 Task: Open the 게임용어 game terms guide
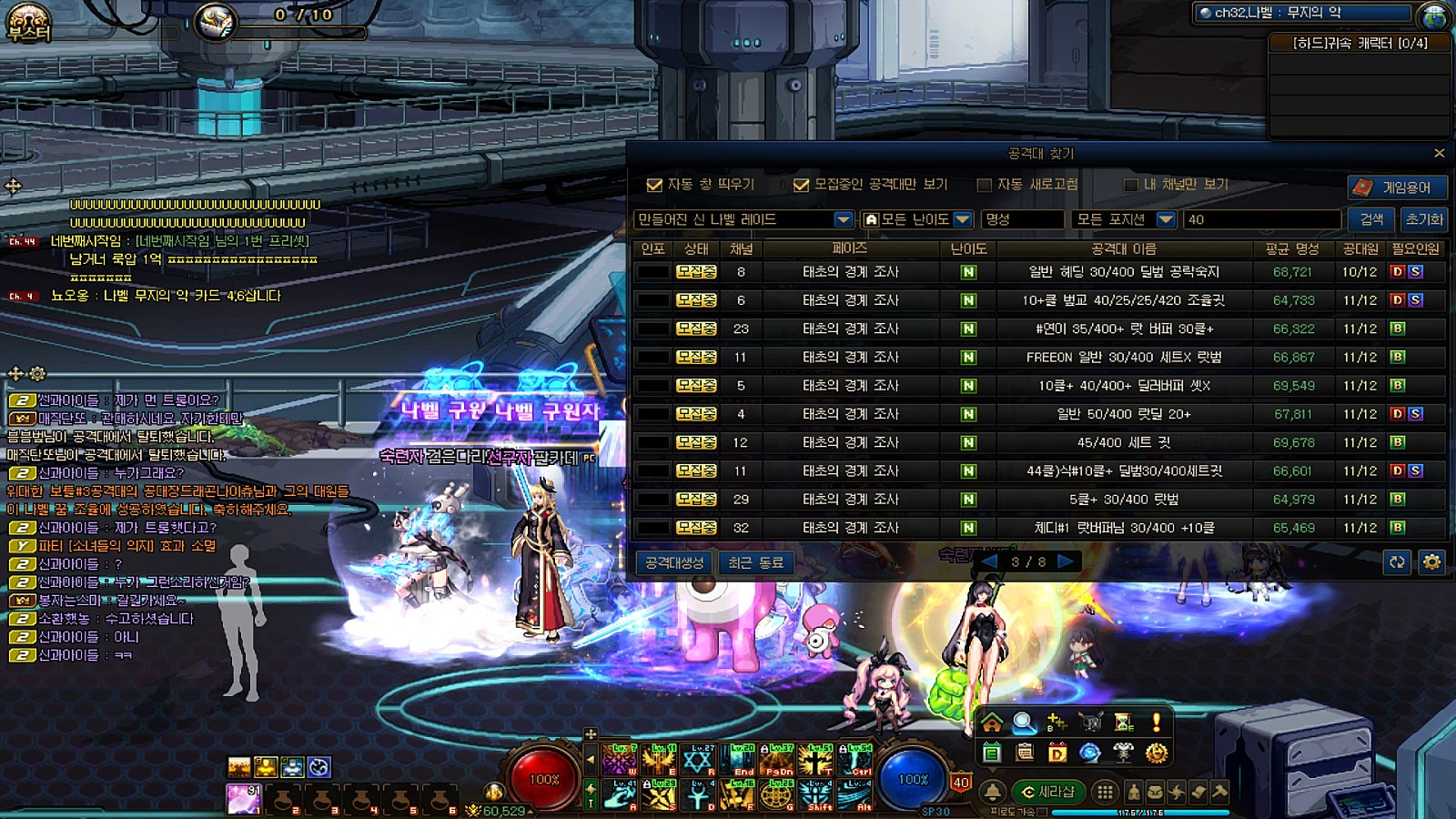pyautogui.click(x=1396, y=187)
